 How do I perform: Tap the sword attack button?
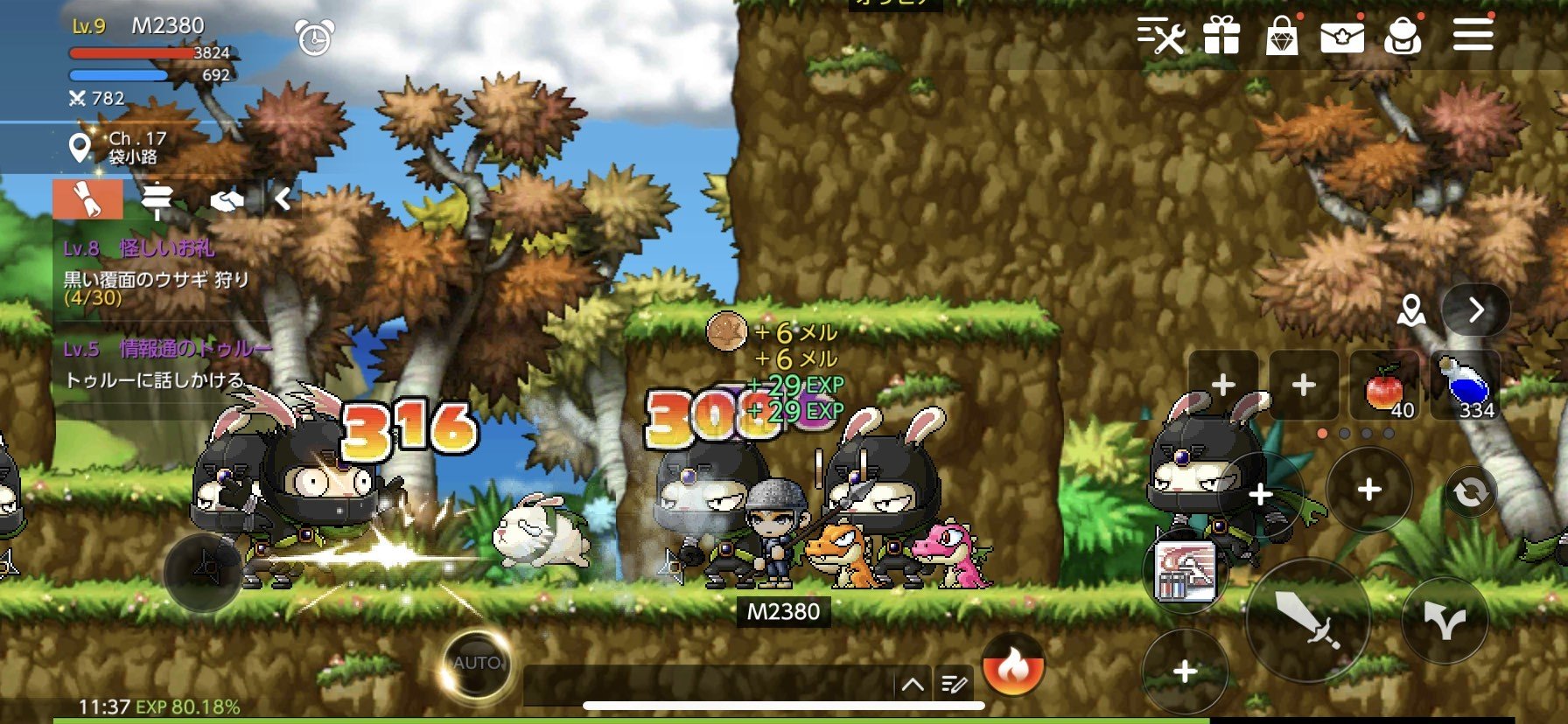tap(1307, 620)
